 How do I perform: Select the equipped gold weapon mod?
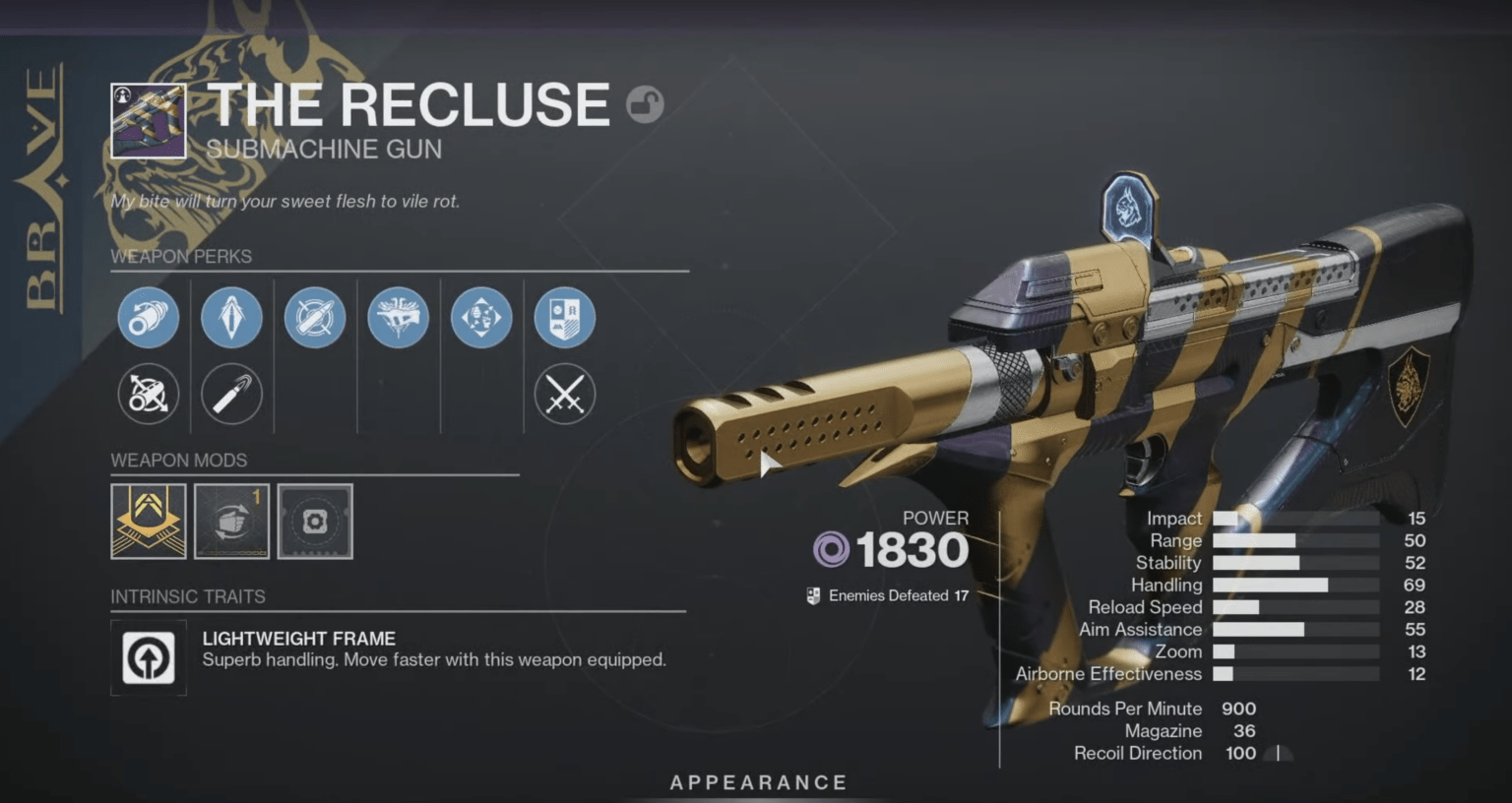149,522
